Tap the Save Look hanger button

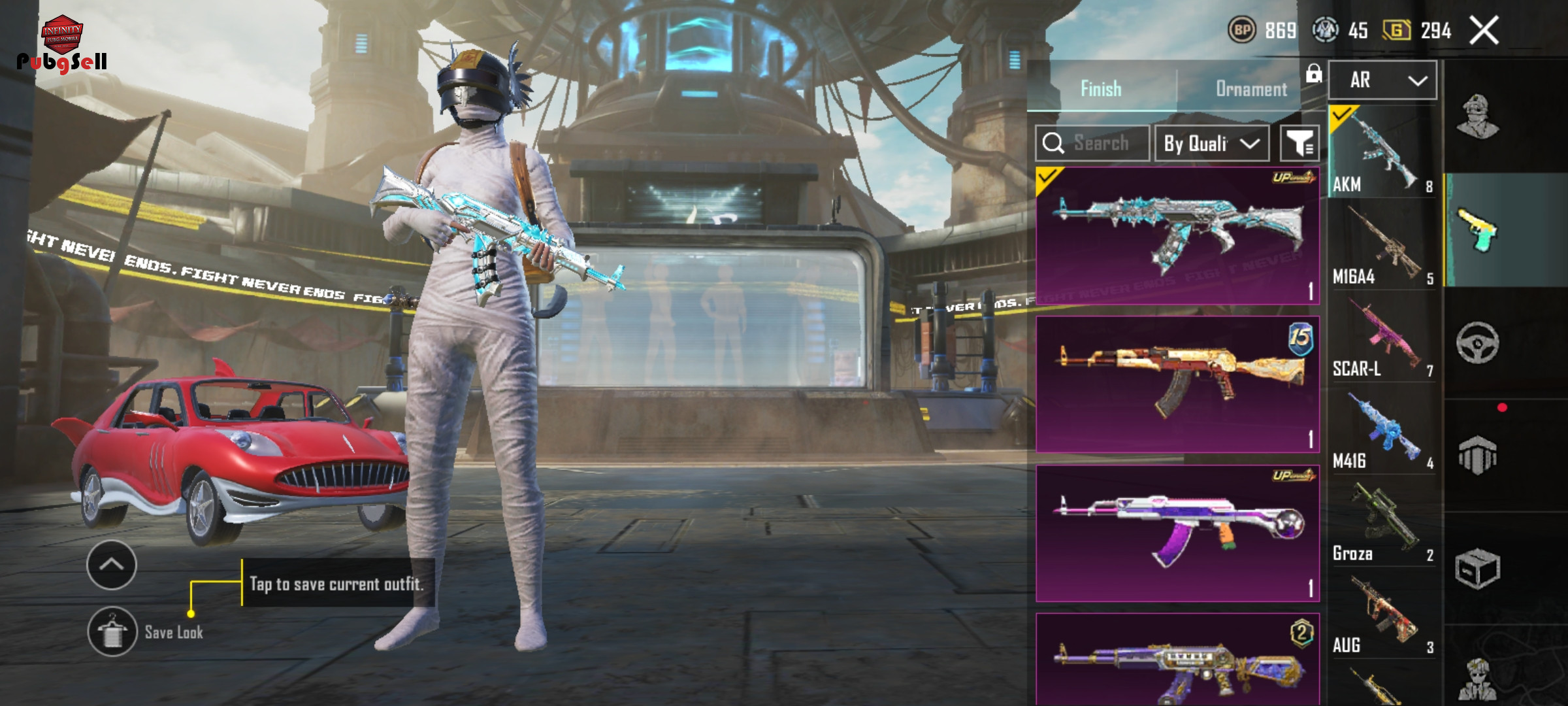[x=112, y=631]
